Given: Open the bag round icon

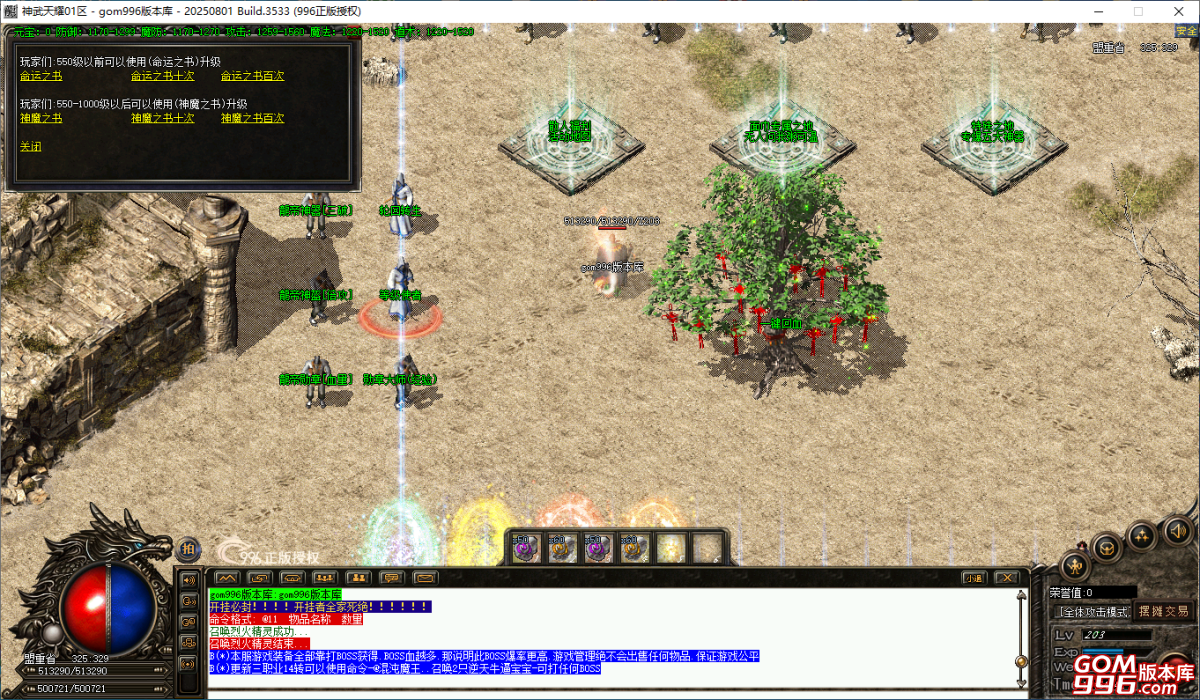Looking at the screenshot, I should pyautogui.click(x=1106, y=546).
